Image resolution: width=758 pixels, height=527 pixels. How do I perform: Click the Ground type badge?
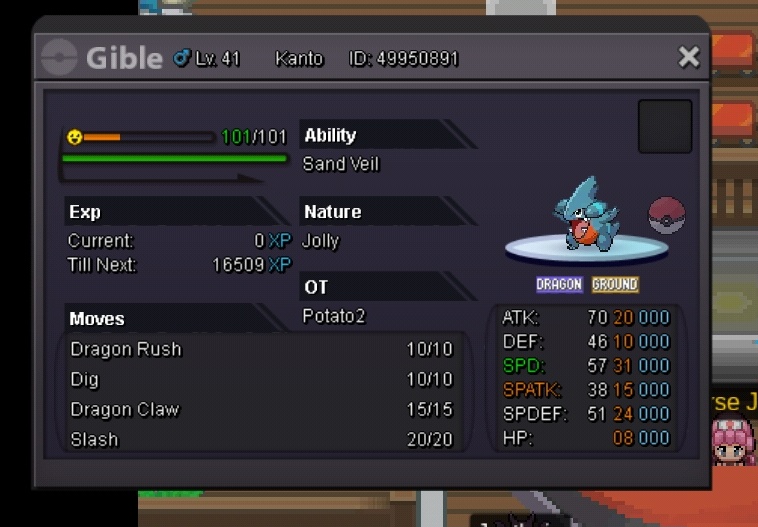coord(614,285)
